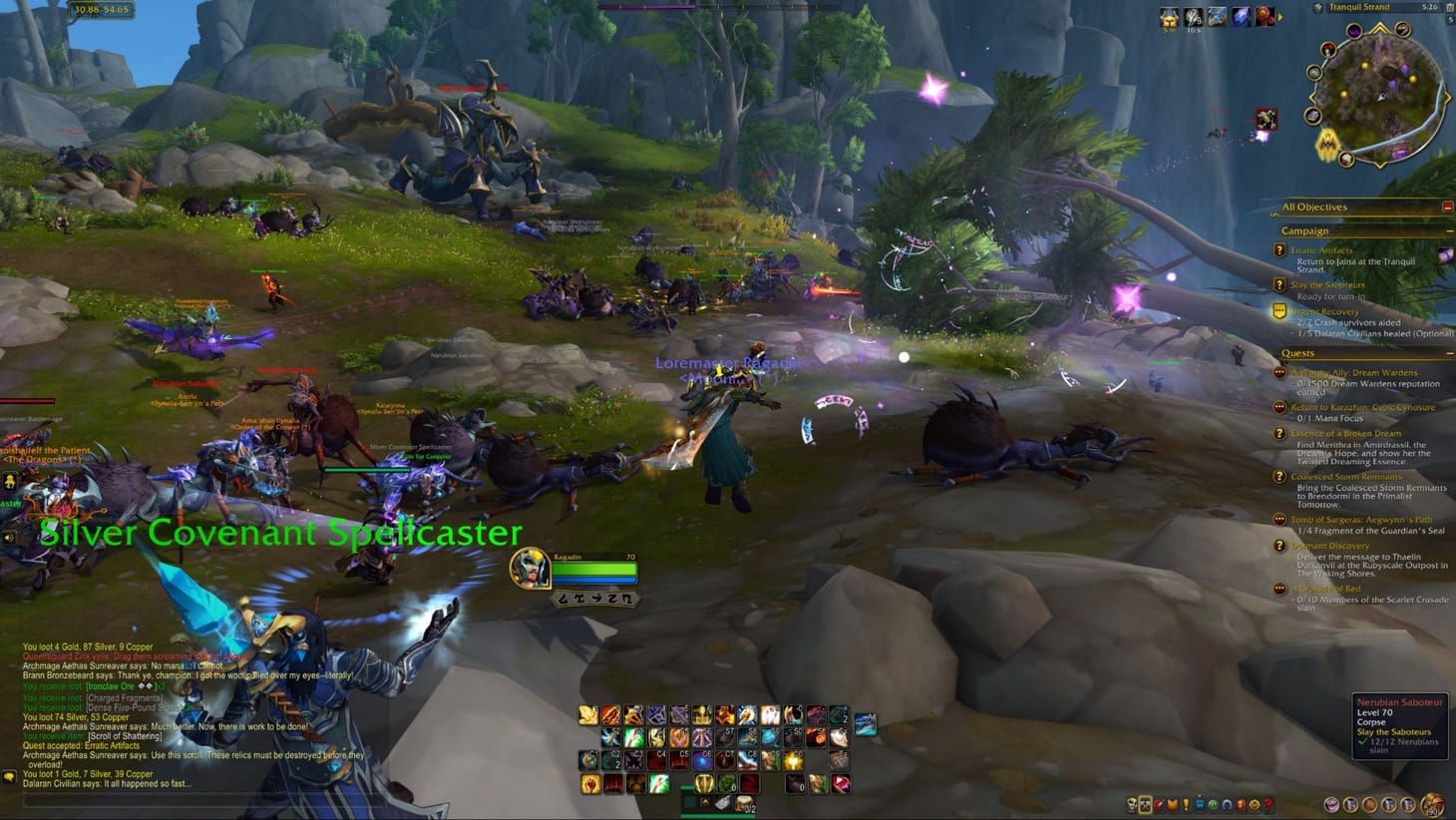The image size is (1456, 820).
Task: Click the minimap showing Tranquil Strand
Action: tap(1381, 95)
